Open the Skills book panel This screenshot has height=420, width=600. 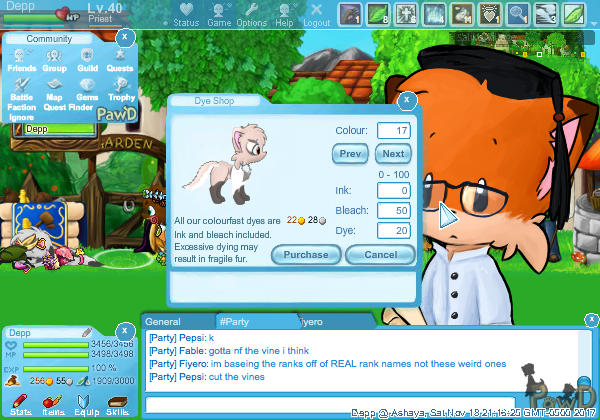pos(116,403)
